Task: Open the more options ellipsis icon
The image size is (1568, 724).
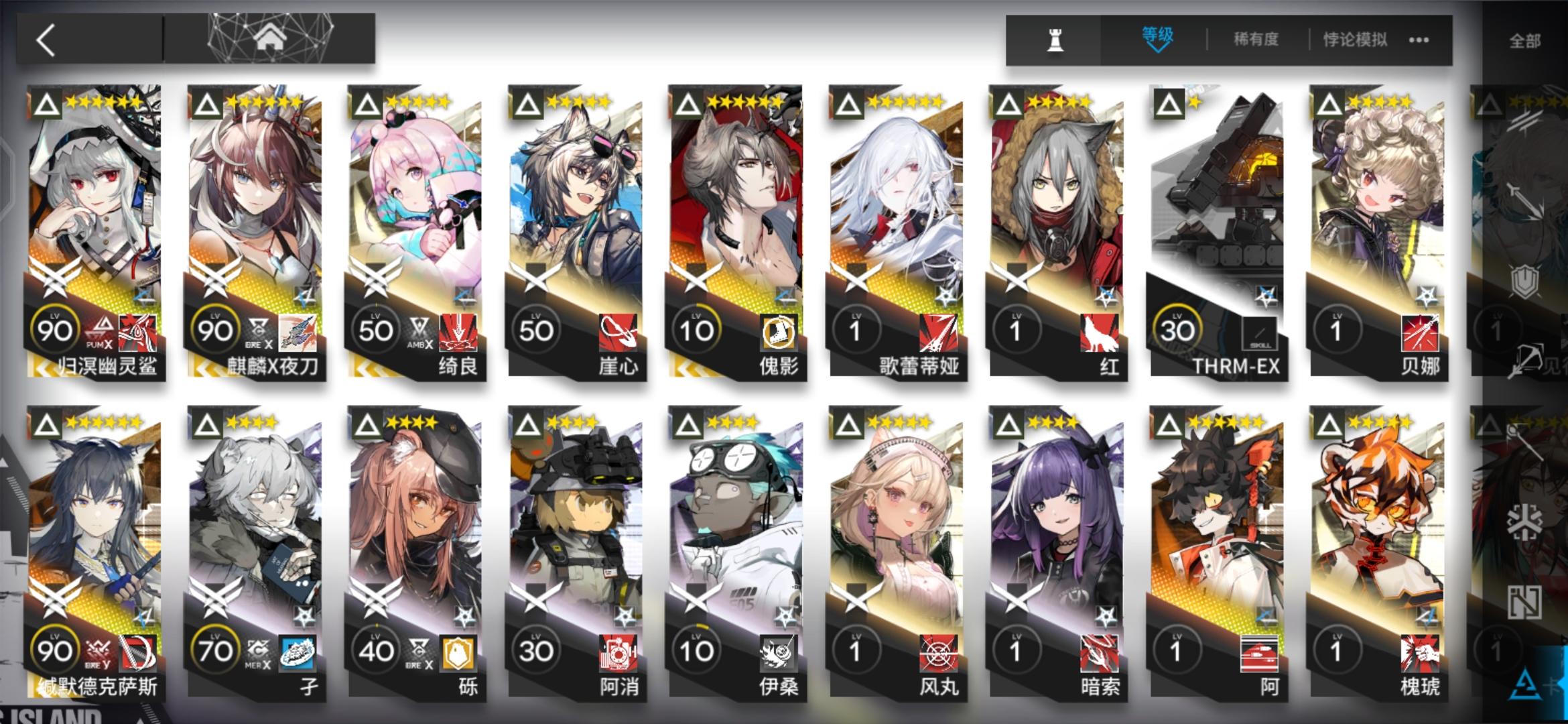Action: 1421,40
